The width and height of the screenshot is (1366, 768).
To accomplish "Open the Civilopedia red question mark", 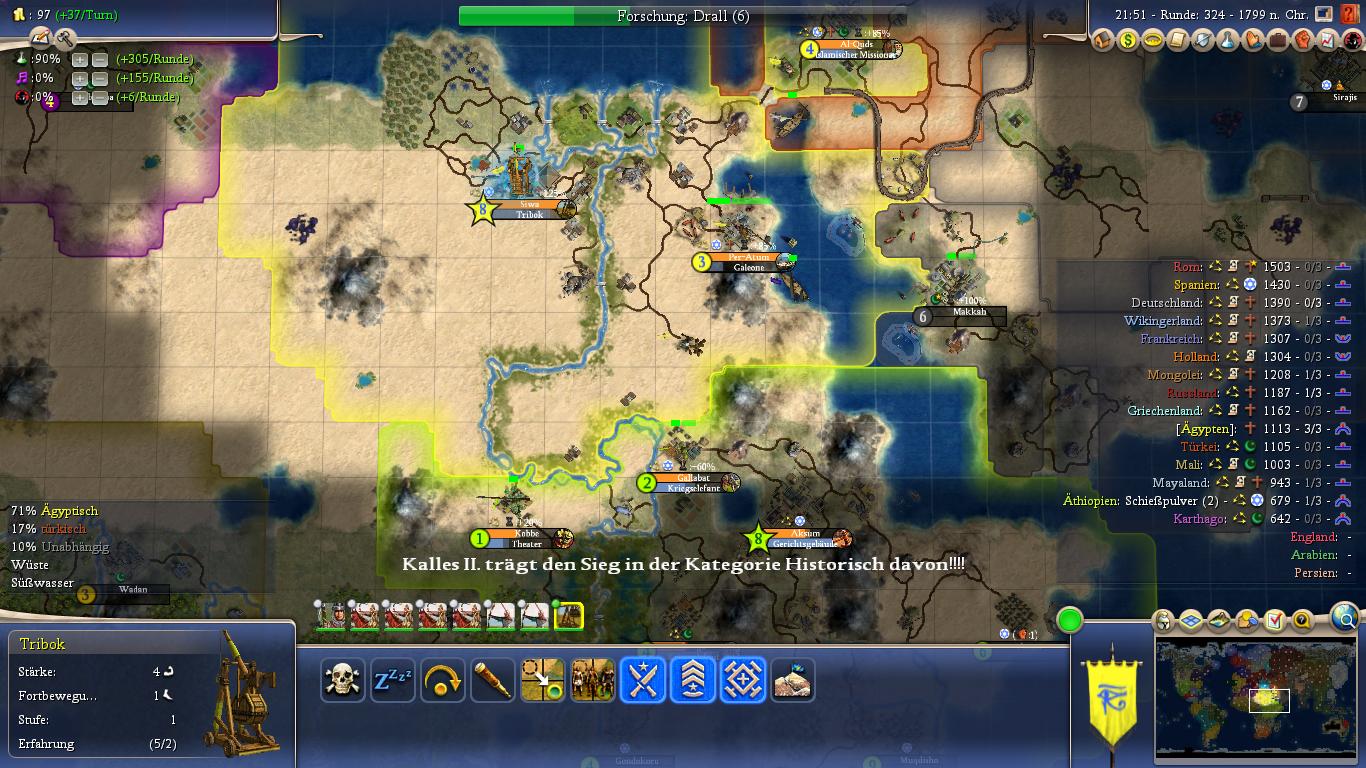I will tap(1350, 15).
